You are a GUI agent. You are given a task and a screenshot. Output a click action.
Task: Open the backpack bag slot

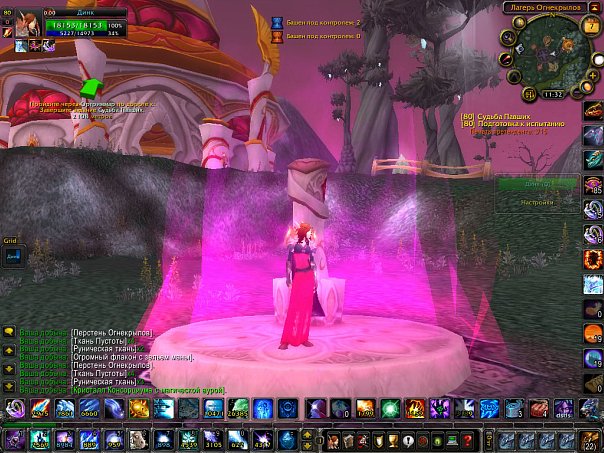588,441
